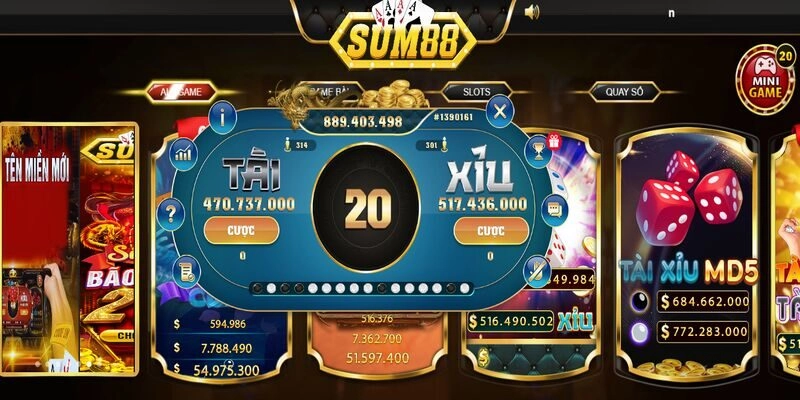This screenshot has width=800, height=400.
Task: Place a bet on Xỉu
Action: click(490, 231)
